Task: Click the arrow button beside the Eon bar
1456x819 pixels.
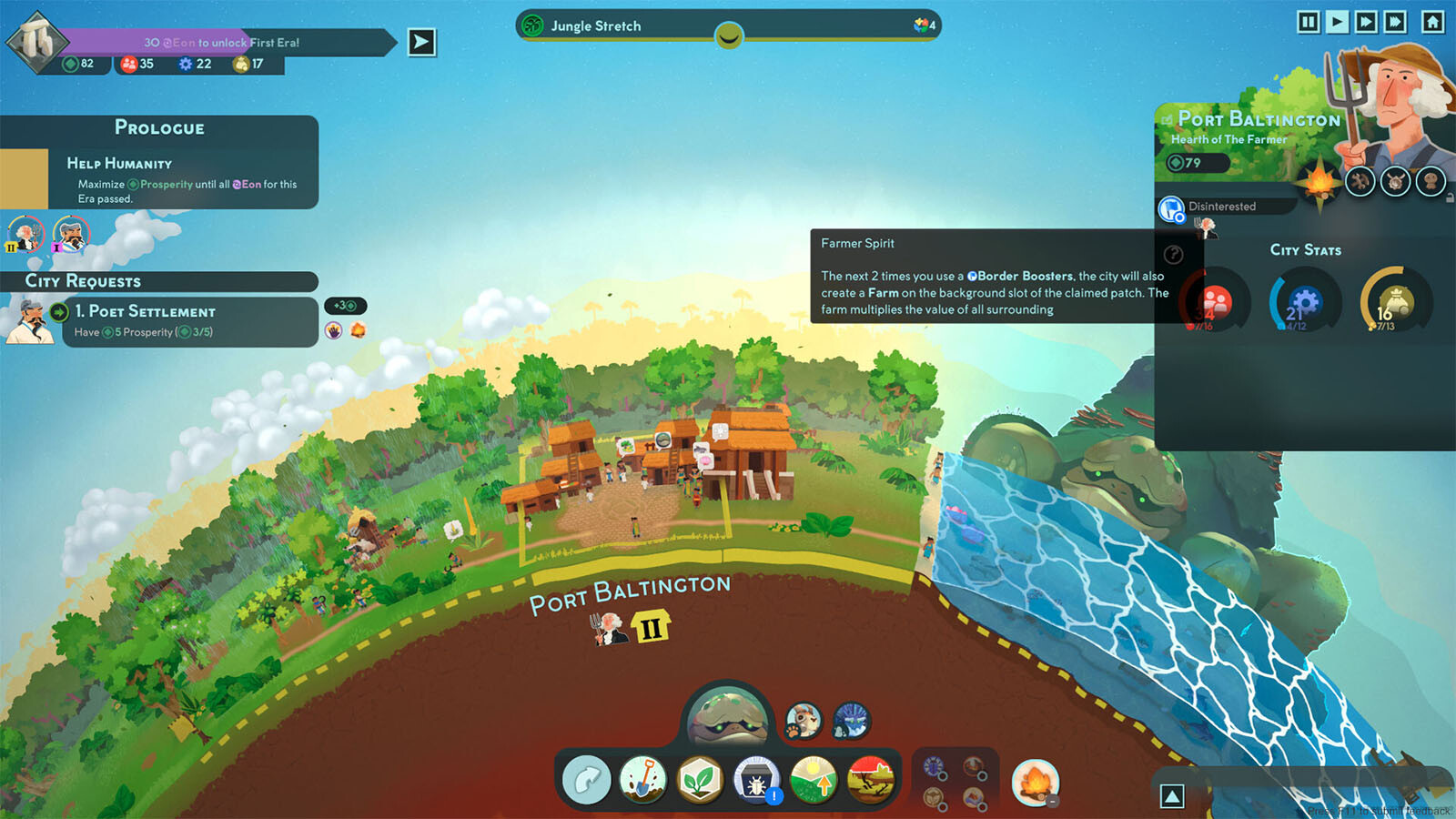Action: [x=421, y=42]
